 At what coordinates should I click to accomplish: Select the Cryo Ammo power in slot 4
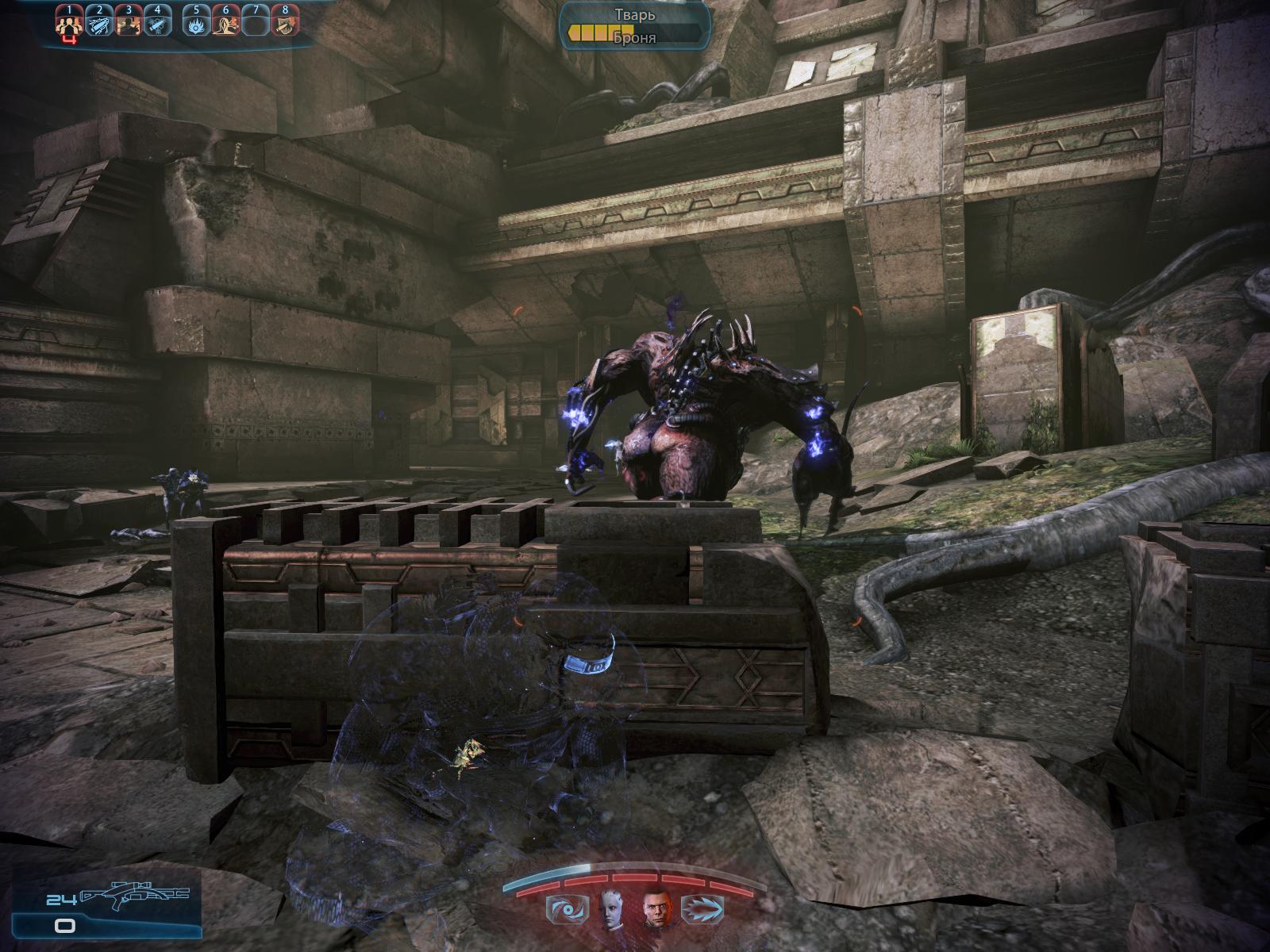(157, 25)
